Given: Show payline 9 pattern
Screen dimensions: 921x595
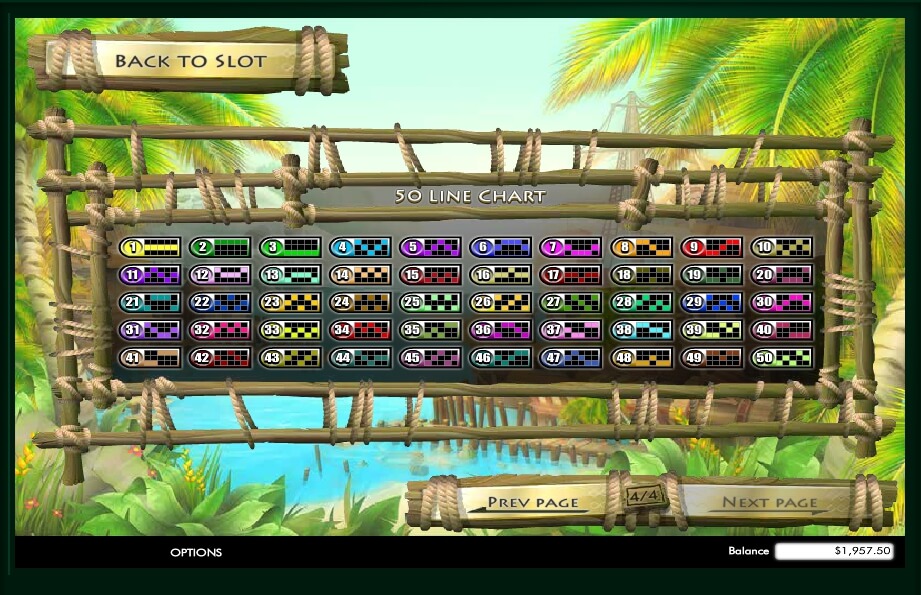Looking at the screenshot, I should [x=711, y=247].
